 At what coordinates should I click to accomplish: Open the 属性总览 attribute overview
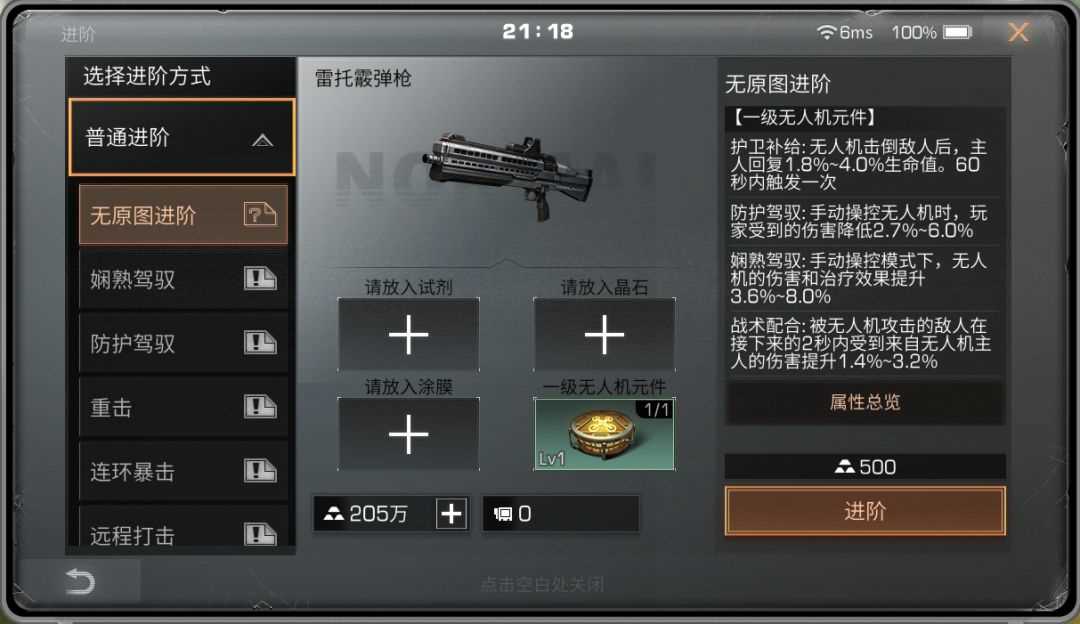click(865, 402)
